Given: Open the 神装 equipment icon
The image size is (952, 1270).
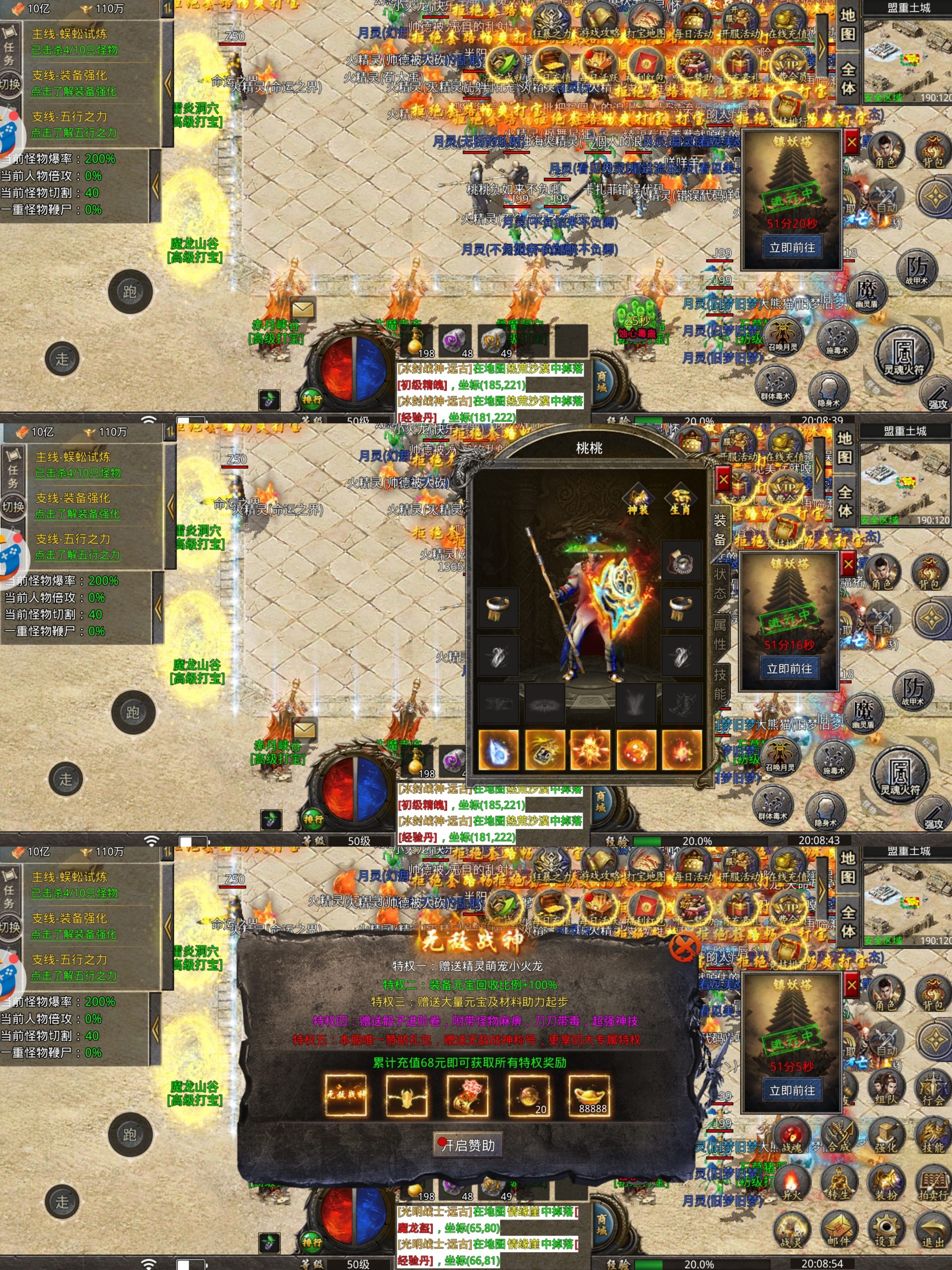Looking at the screenshot, I should [x=638, y=499].
